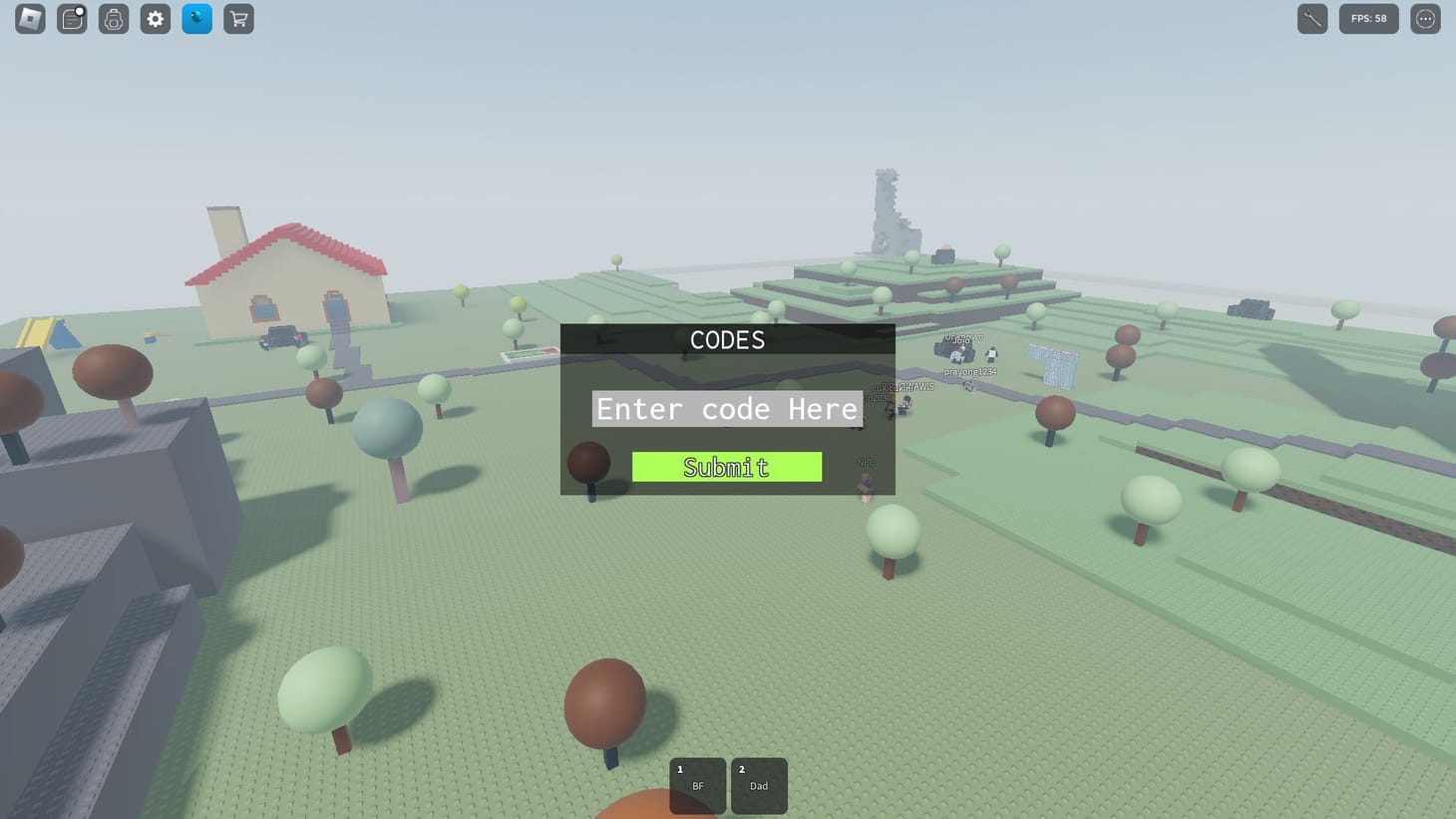Image resolution: width=1456 pixels, height=819 pixels.
Task: Click the FPS: 58 counter
Action: pyautogui.click(x=1368, y=19)
